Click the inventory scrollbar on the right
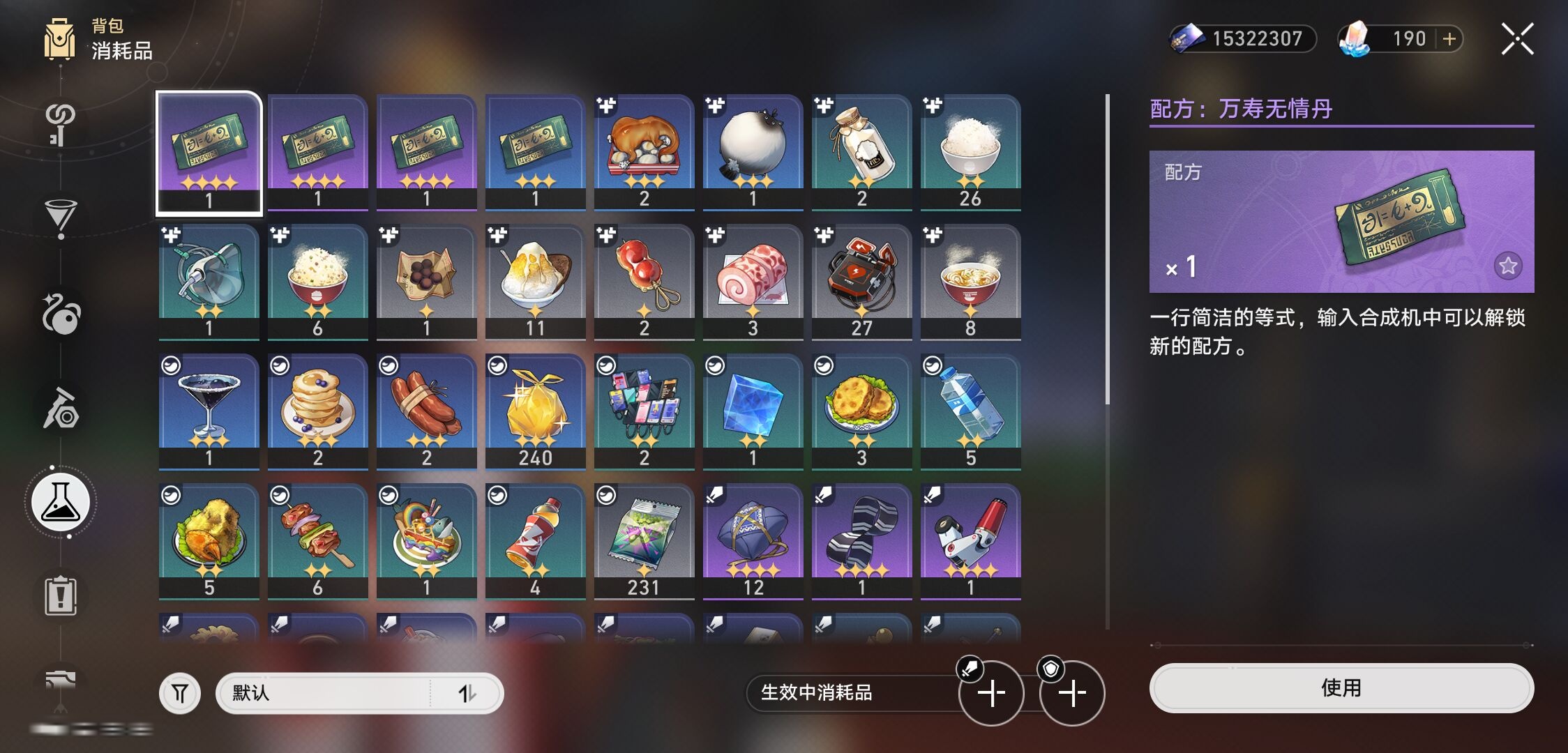1568x753 pixels. coord(1108,279)
